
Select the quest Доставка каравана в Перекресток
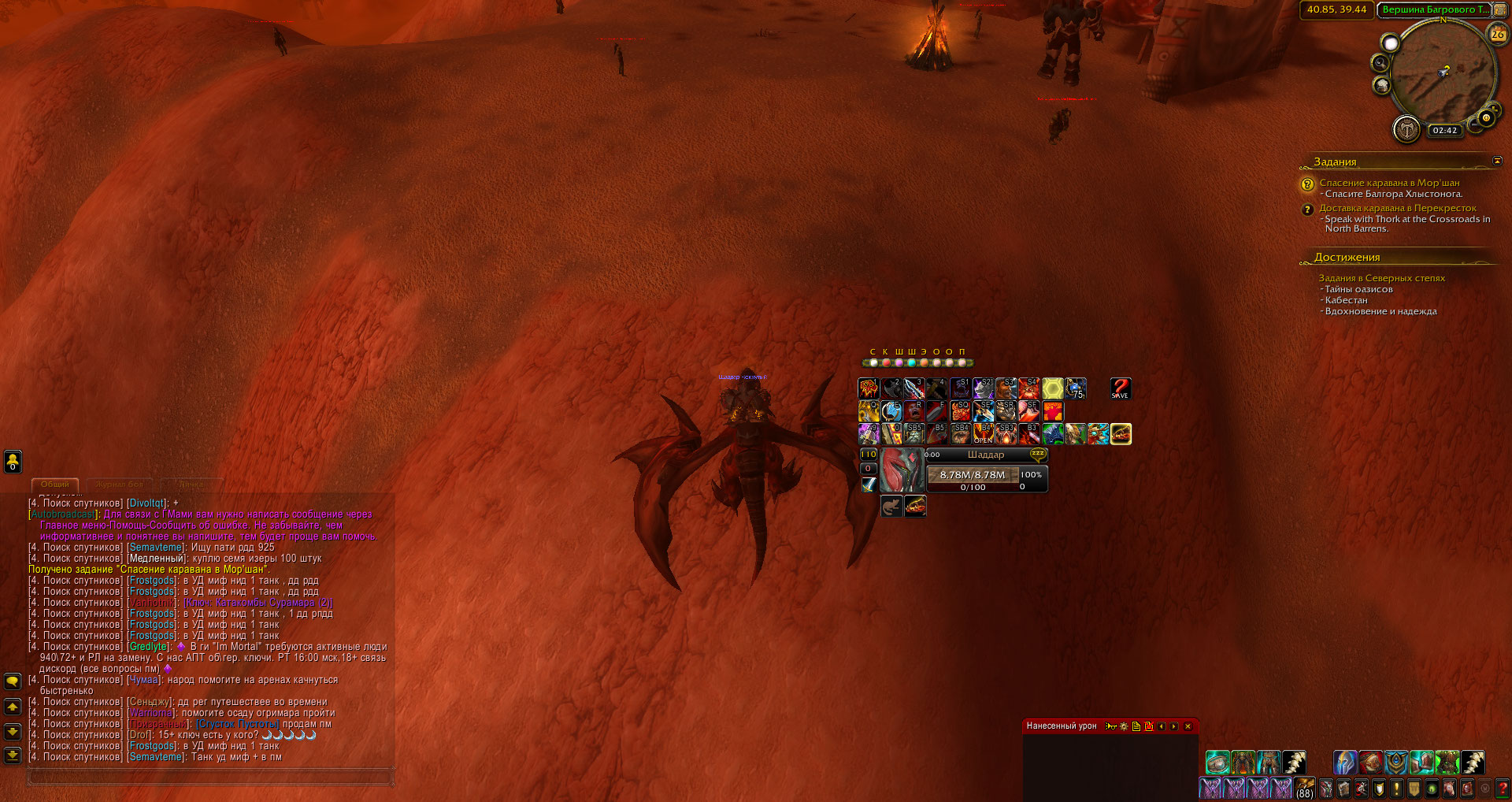click(1398, 208)
